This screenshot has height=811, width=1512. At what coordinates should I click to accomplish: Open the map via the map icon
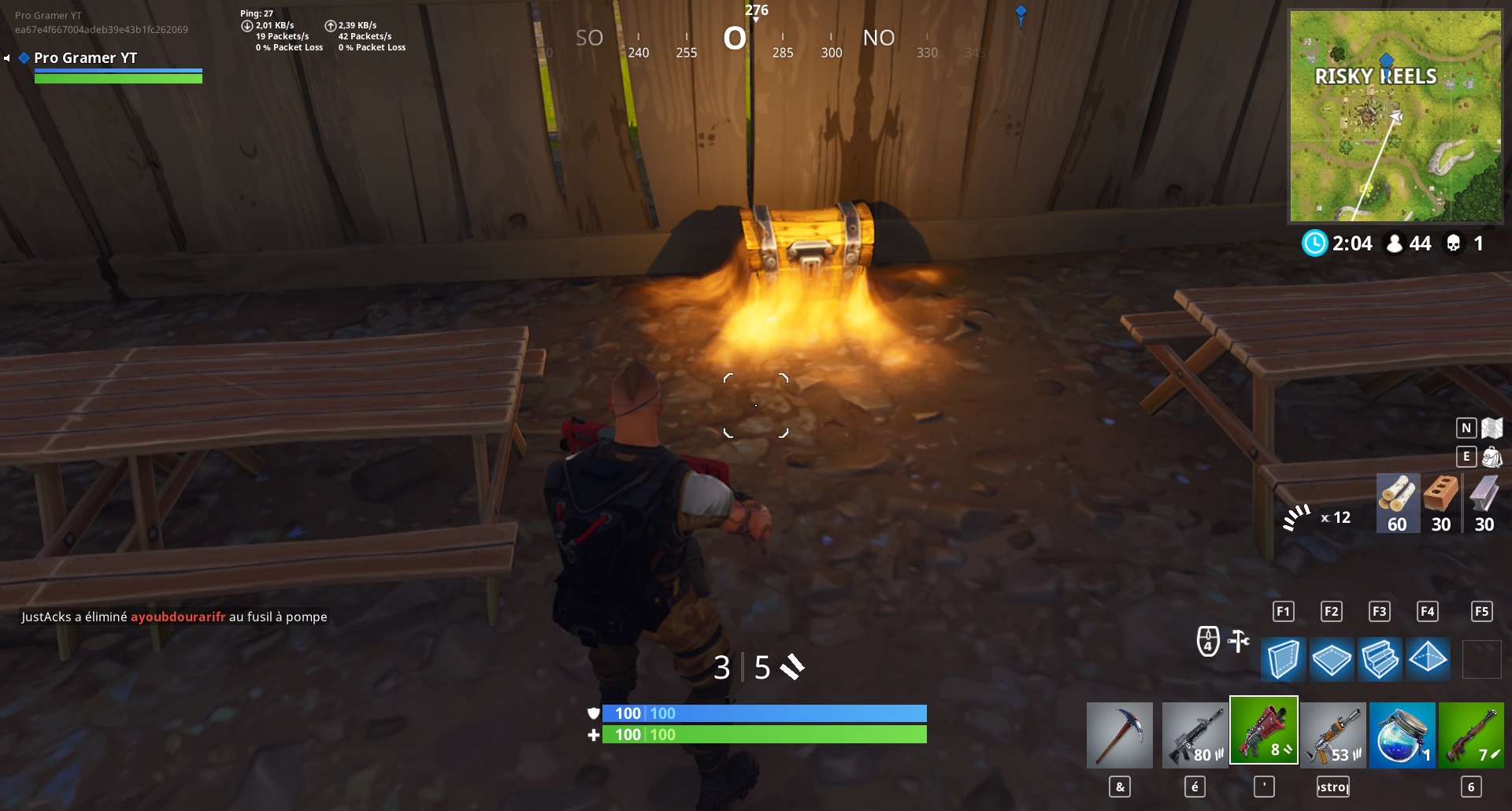[1493, 428]
